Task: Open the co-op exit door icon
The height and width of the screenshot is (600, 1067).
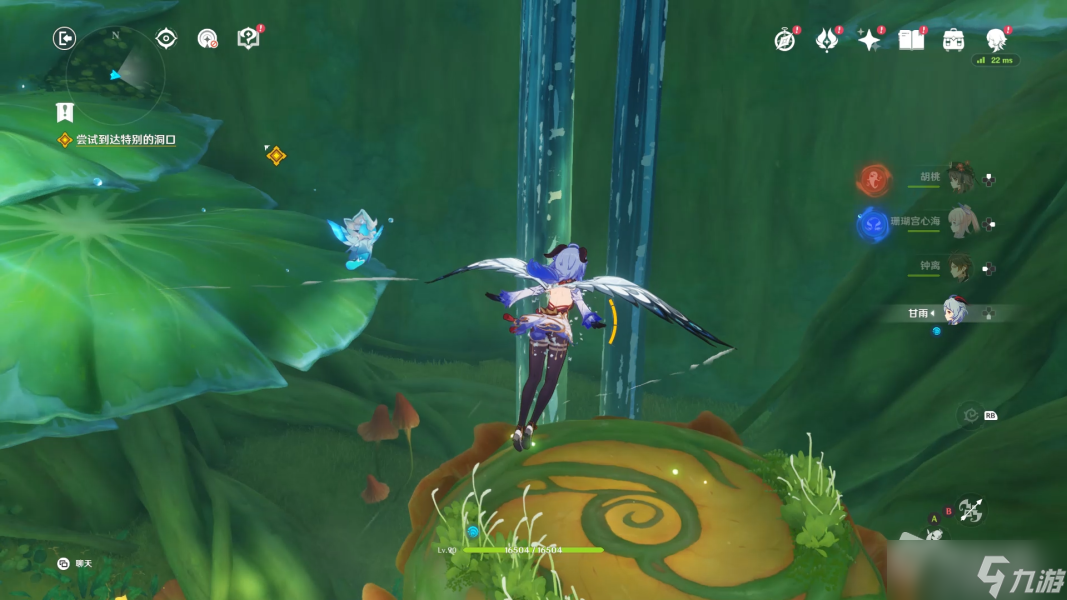Action: tap(65, 39)
